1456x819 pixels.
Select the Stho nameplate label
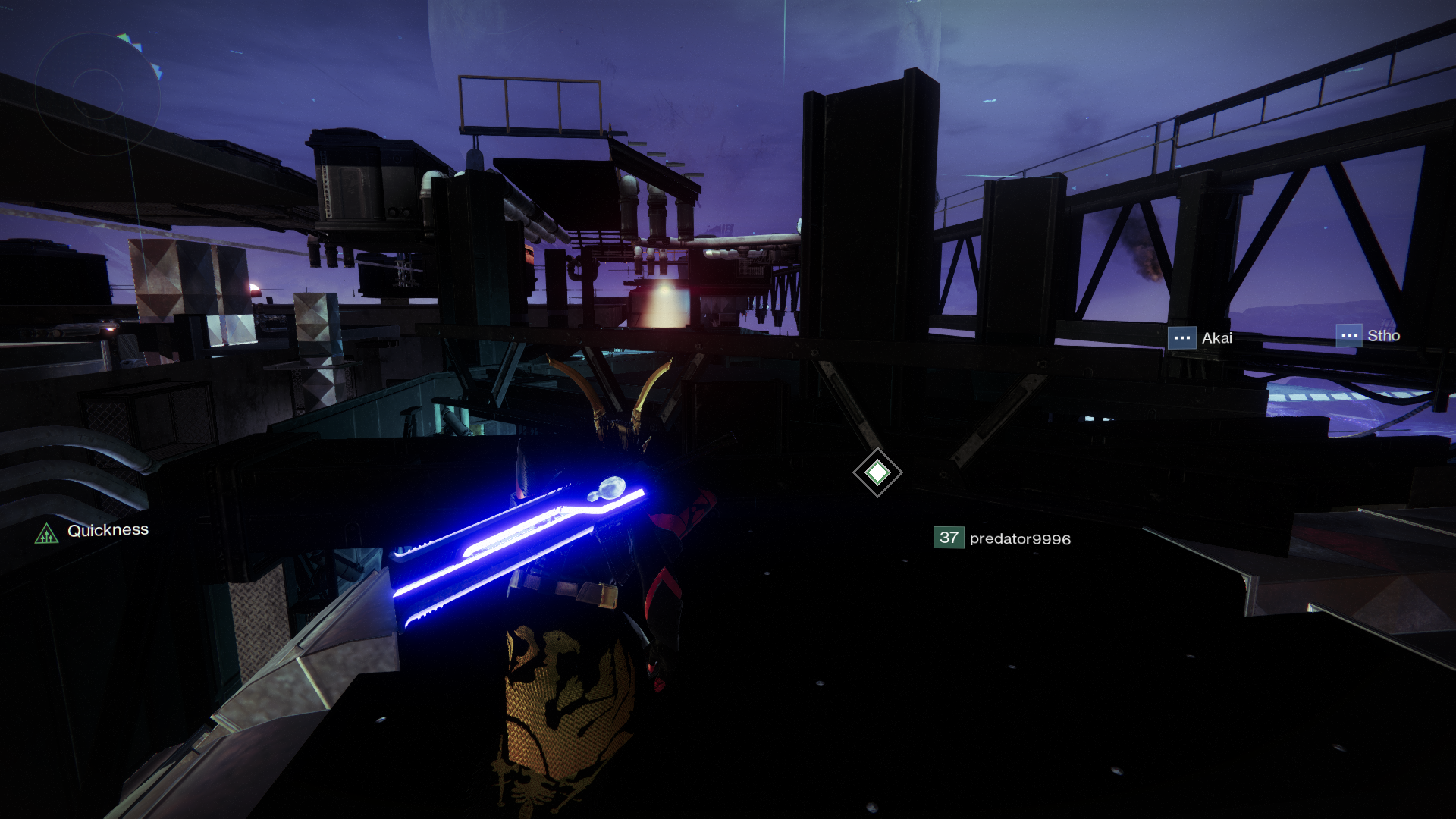[1384, 335]
